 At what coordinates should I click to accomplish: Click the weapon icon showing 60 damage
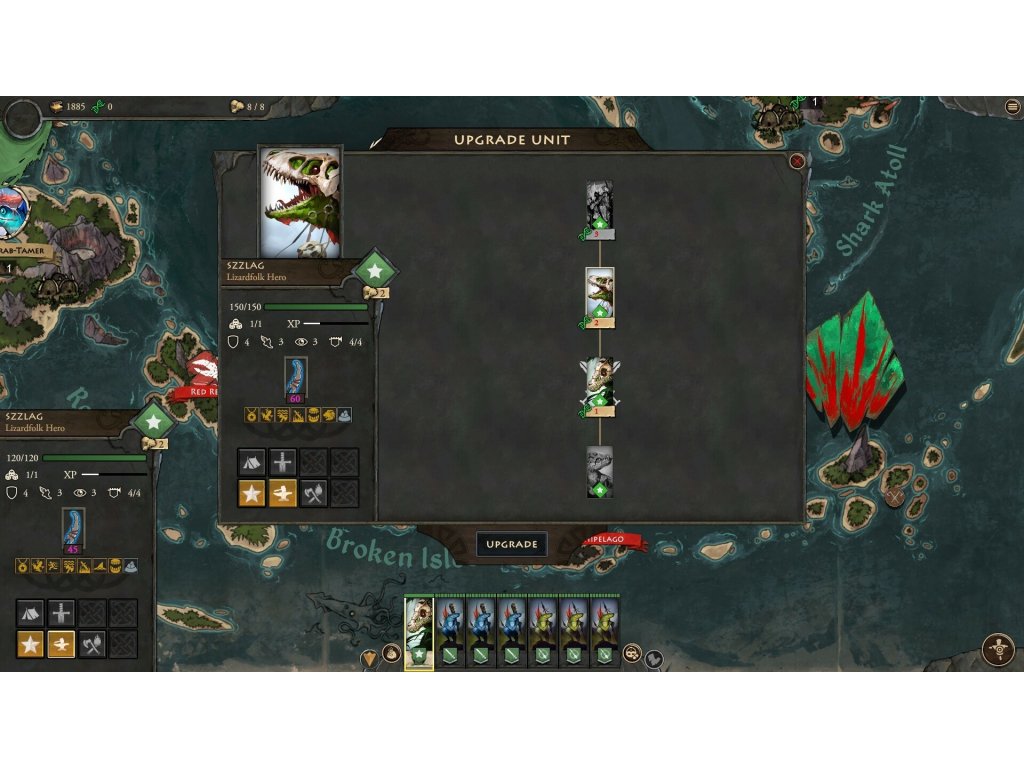tap(296, 379)
